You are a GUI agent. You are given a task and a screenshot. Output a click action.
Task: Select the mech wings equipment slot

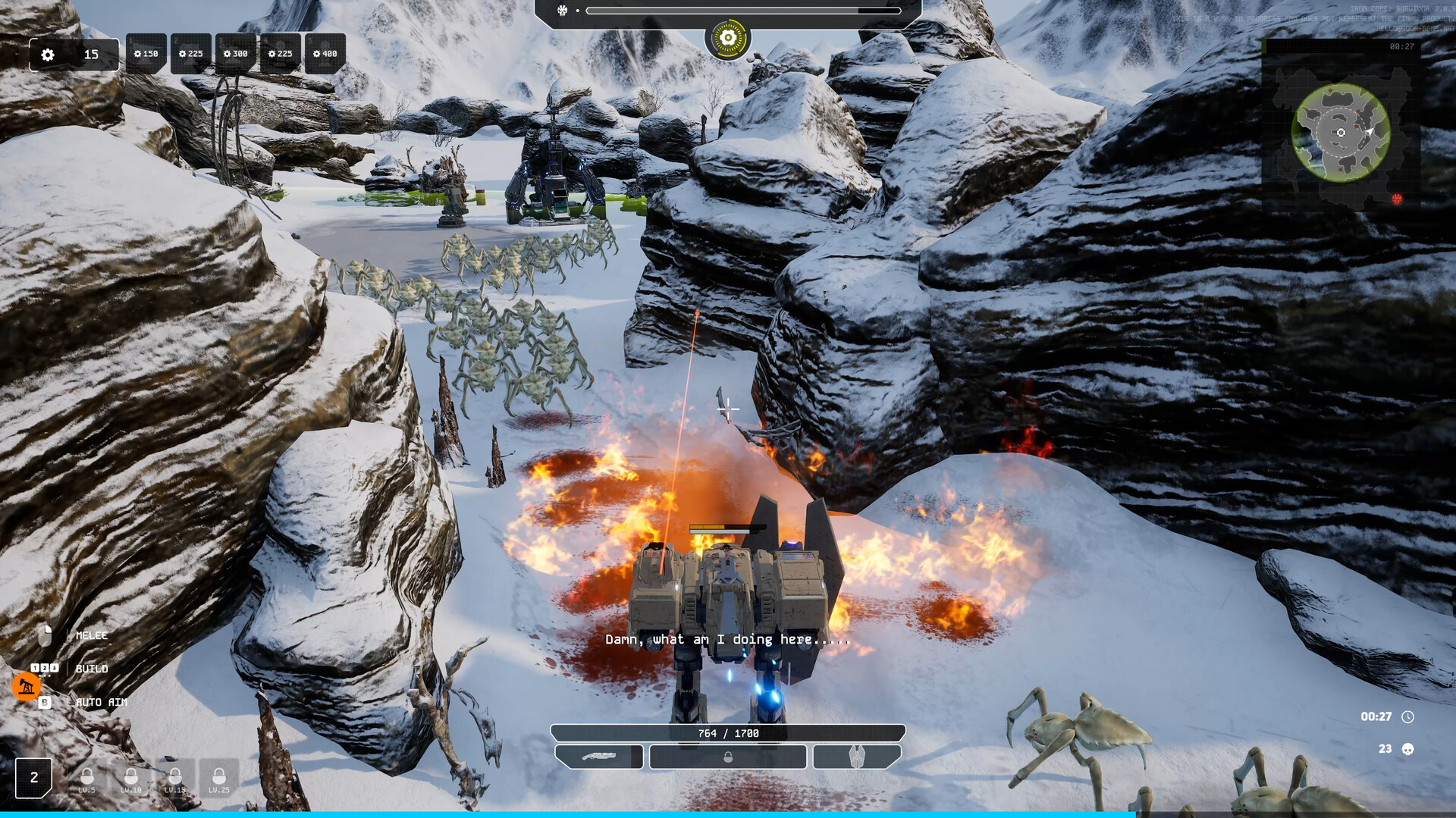(857, 757)
